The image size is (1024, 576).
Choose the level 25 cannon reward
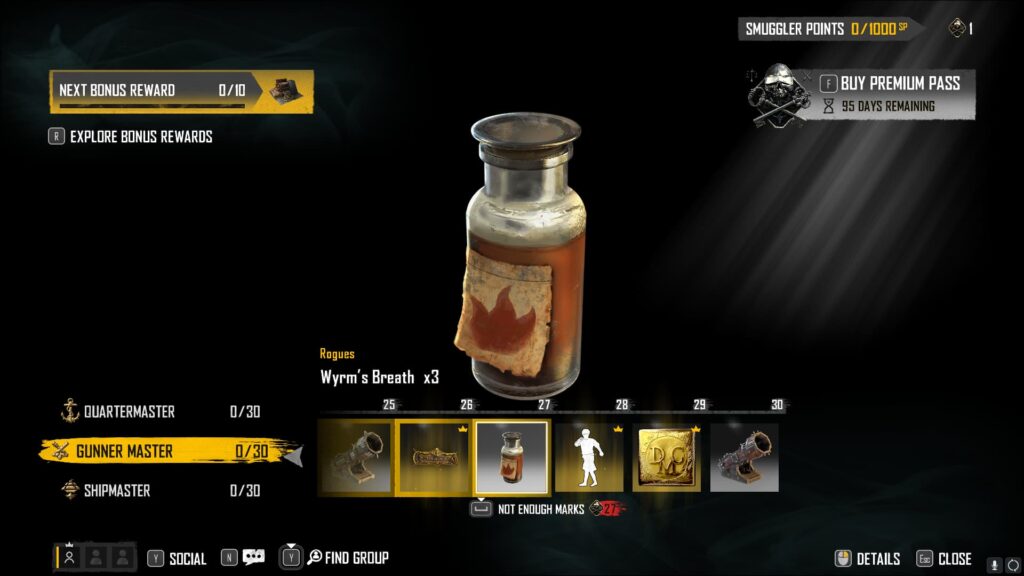click(356, 457)
